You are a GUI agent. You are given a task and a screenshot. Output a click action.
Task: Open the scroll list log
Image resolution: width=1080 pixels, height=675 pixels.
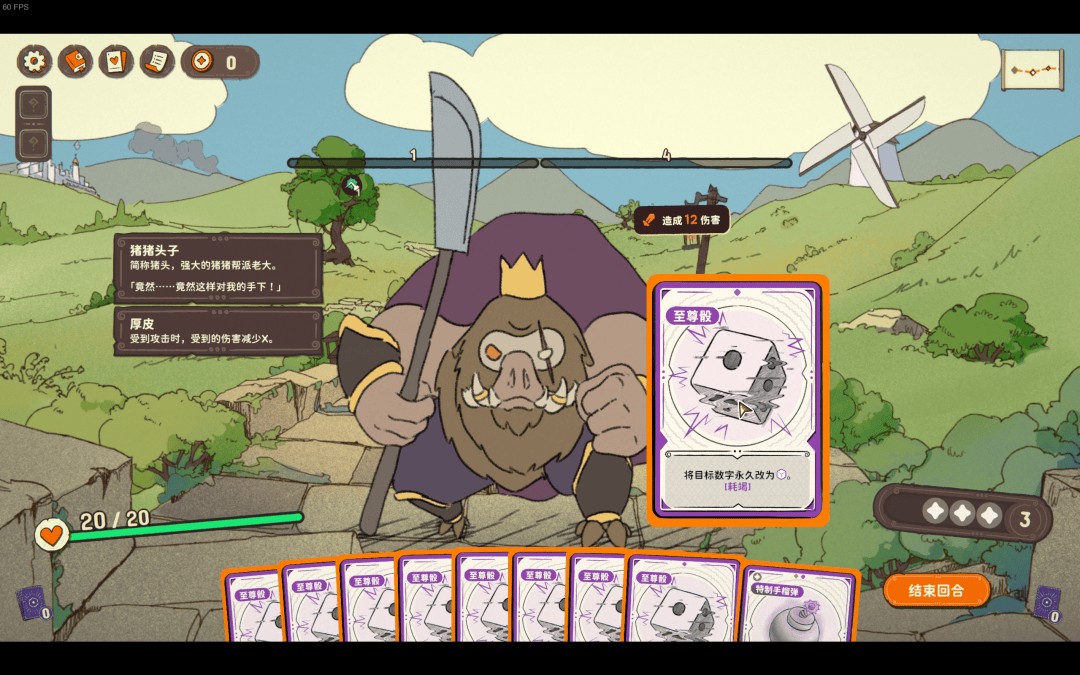(x=156, y=62)
